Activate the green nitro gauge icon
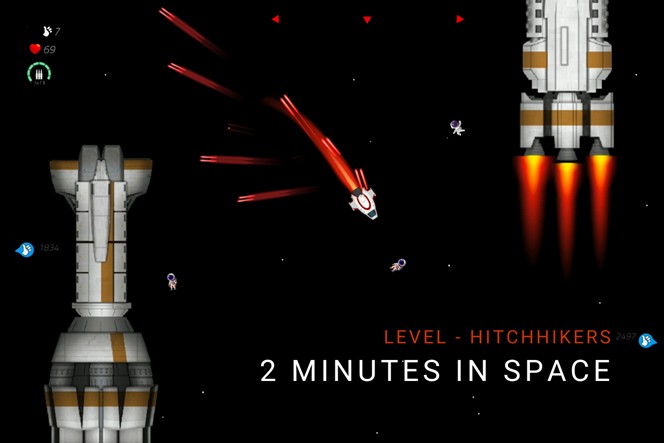664x443 pixels. pos(40,73)
